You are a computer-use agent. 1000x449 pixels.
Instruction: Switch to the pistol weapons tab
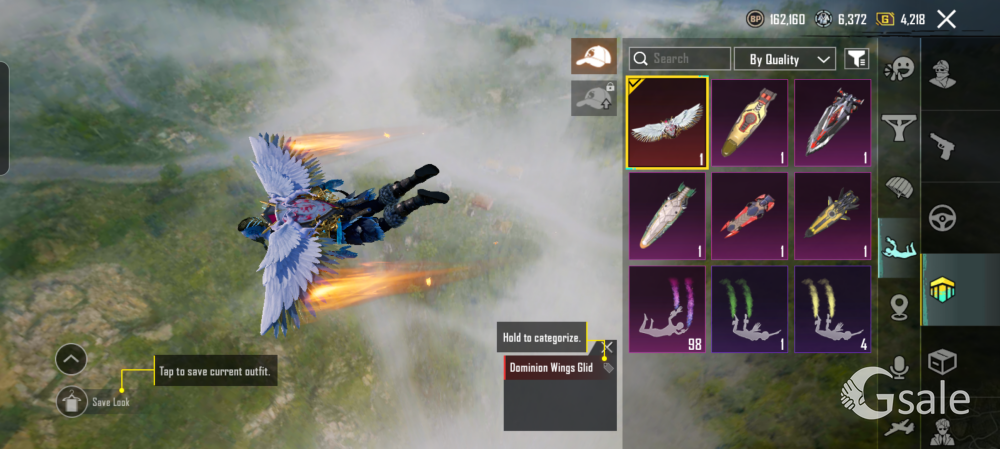[x=943, y=146]
